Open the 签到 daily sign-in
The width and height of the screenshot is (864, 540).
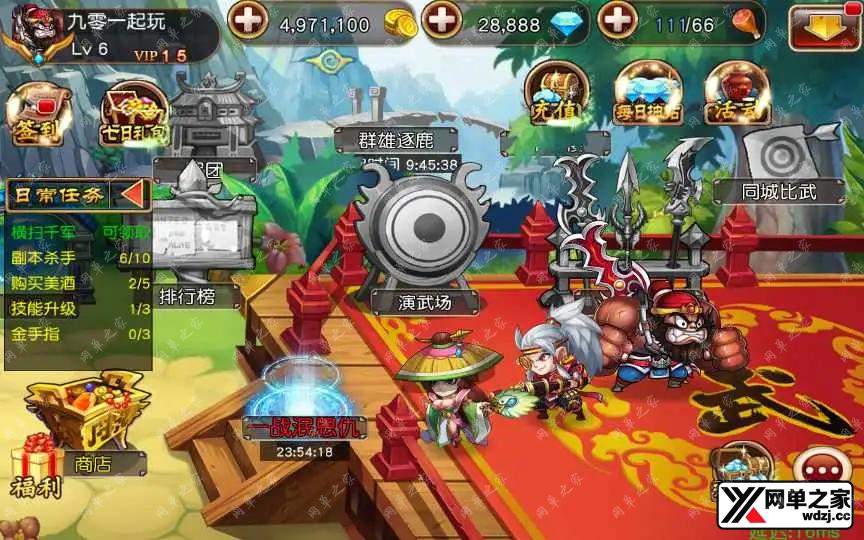(37, 116)
